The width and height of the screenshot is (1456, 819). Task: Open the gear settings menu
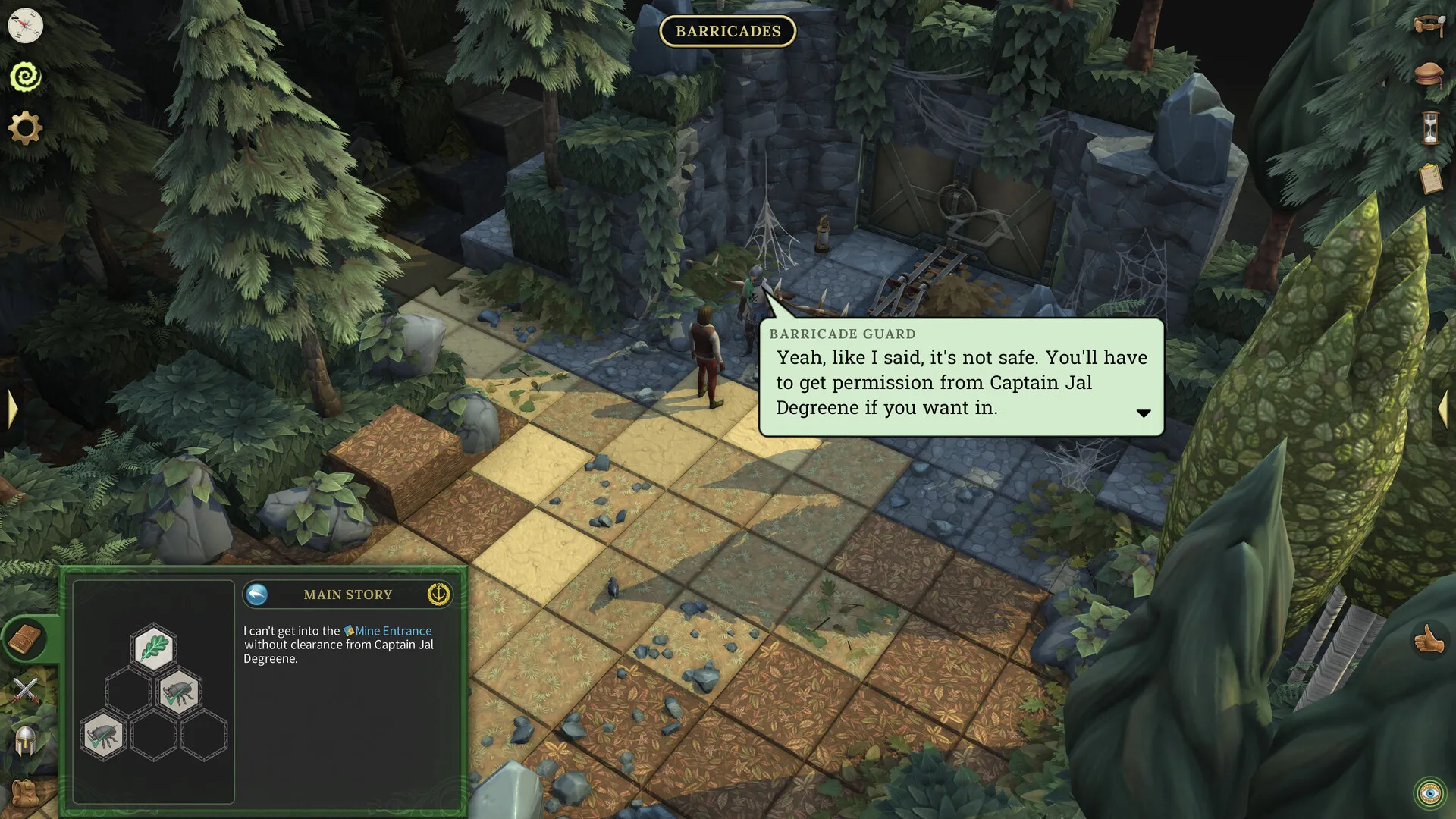click(25, 127)
